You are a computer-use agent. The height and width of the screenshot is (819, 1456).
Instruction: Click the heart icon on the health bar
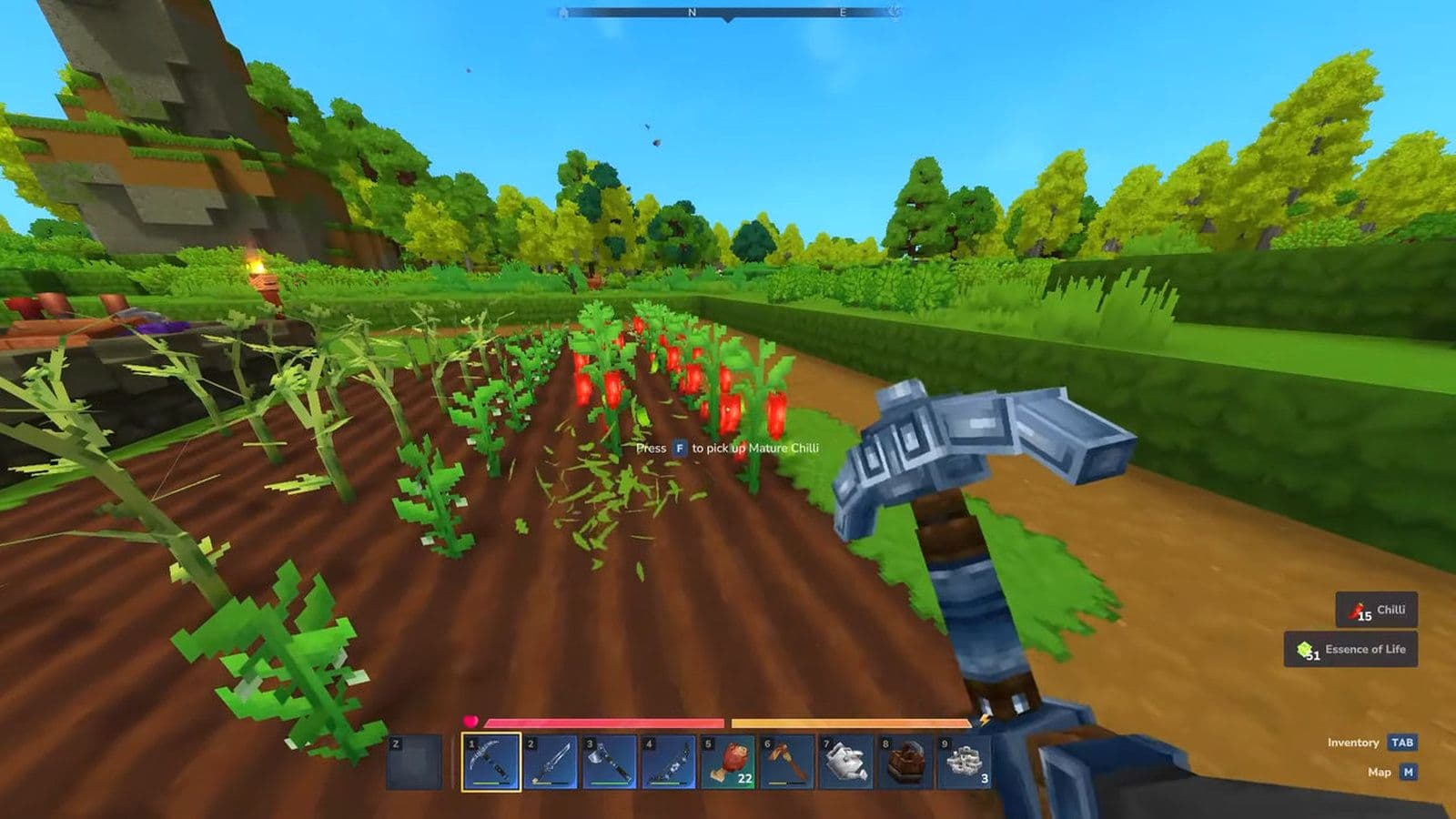(470, 721)
